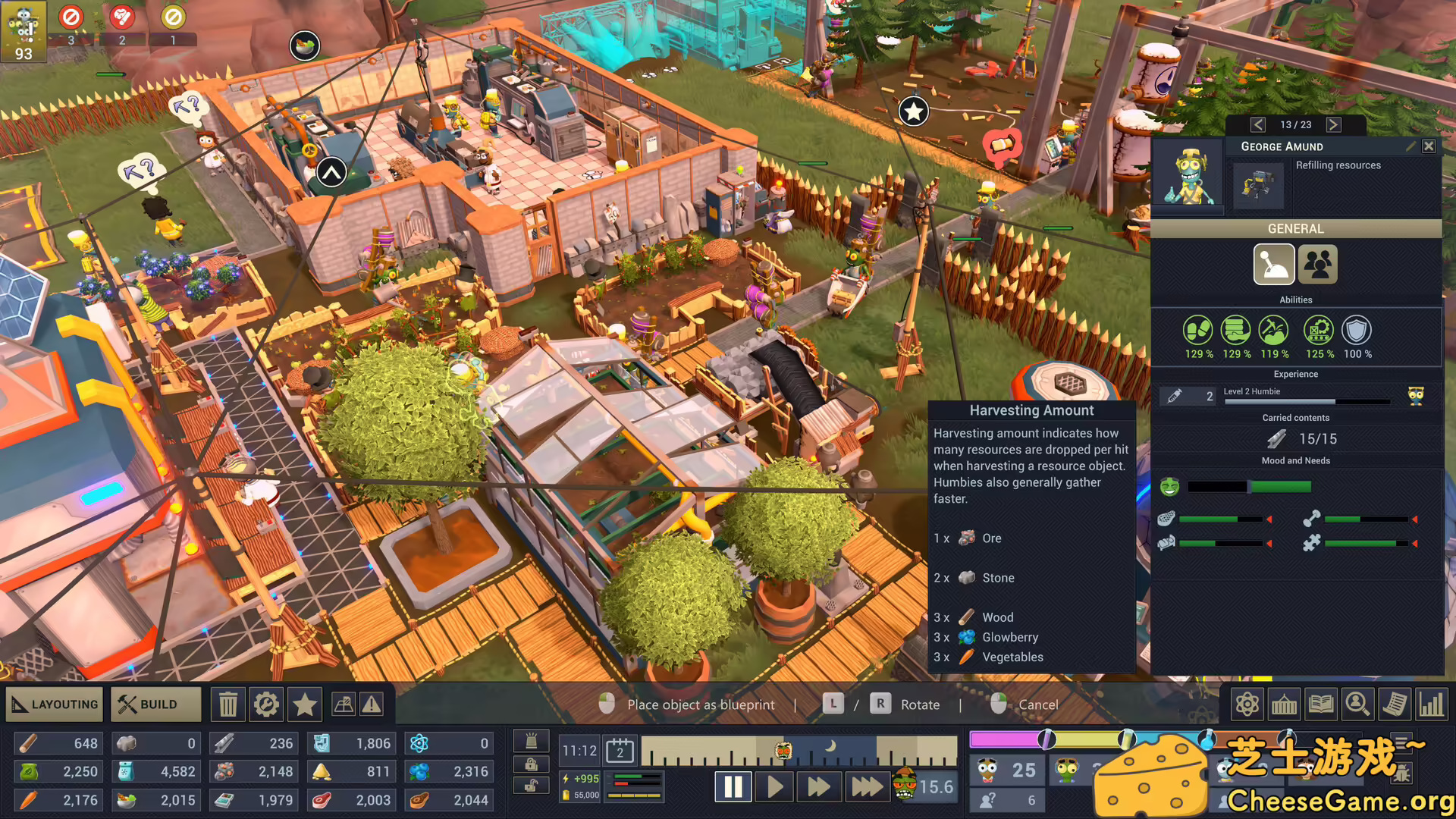1456x819 pixels.
Task: Open the Layouting menu
Action: pyautogui.click(x=54, y=704)
